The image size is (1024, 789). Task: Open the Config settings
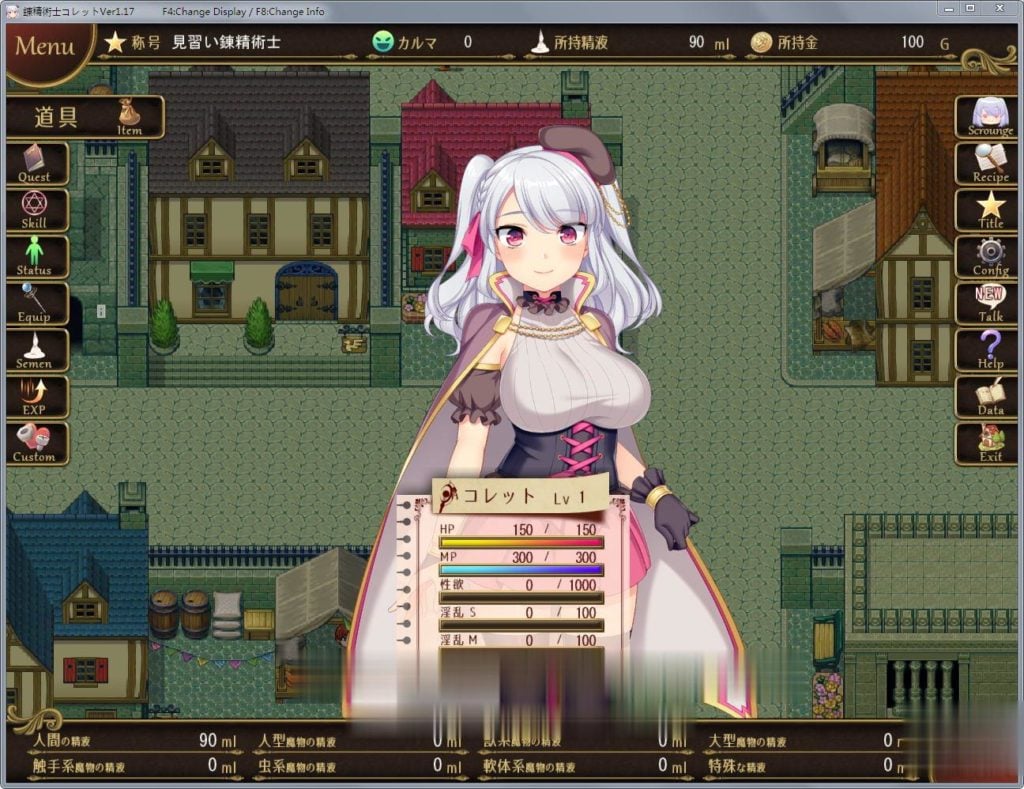point(989,257)
